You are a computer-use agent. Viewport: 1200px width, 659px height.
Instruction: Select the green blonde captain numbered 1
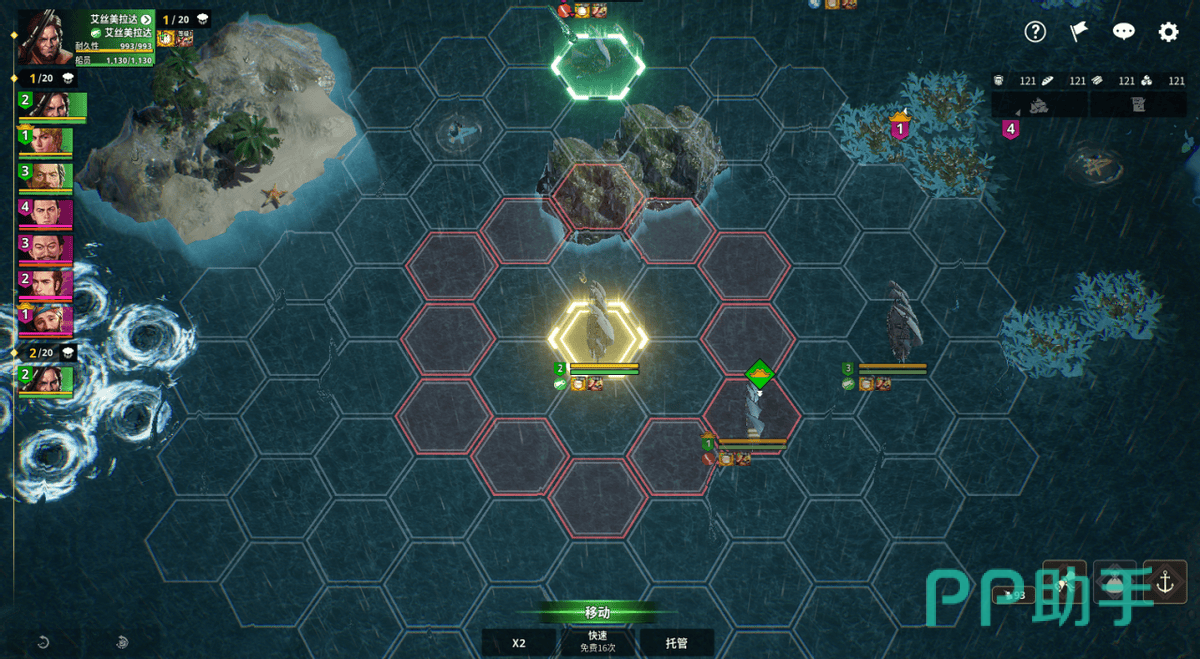pos(47,141)
